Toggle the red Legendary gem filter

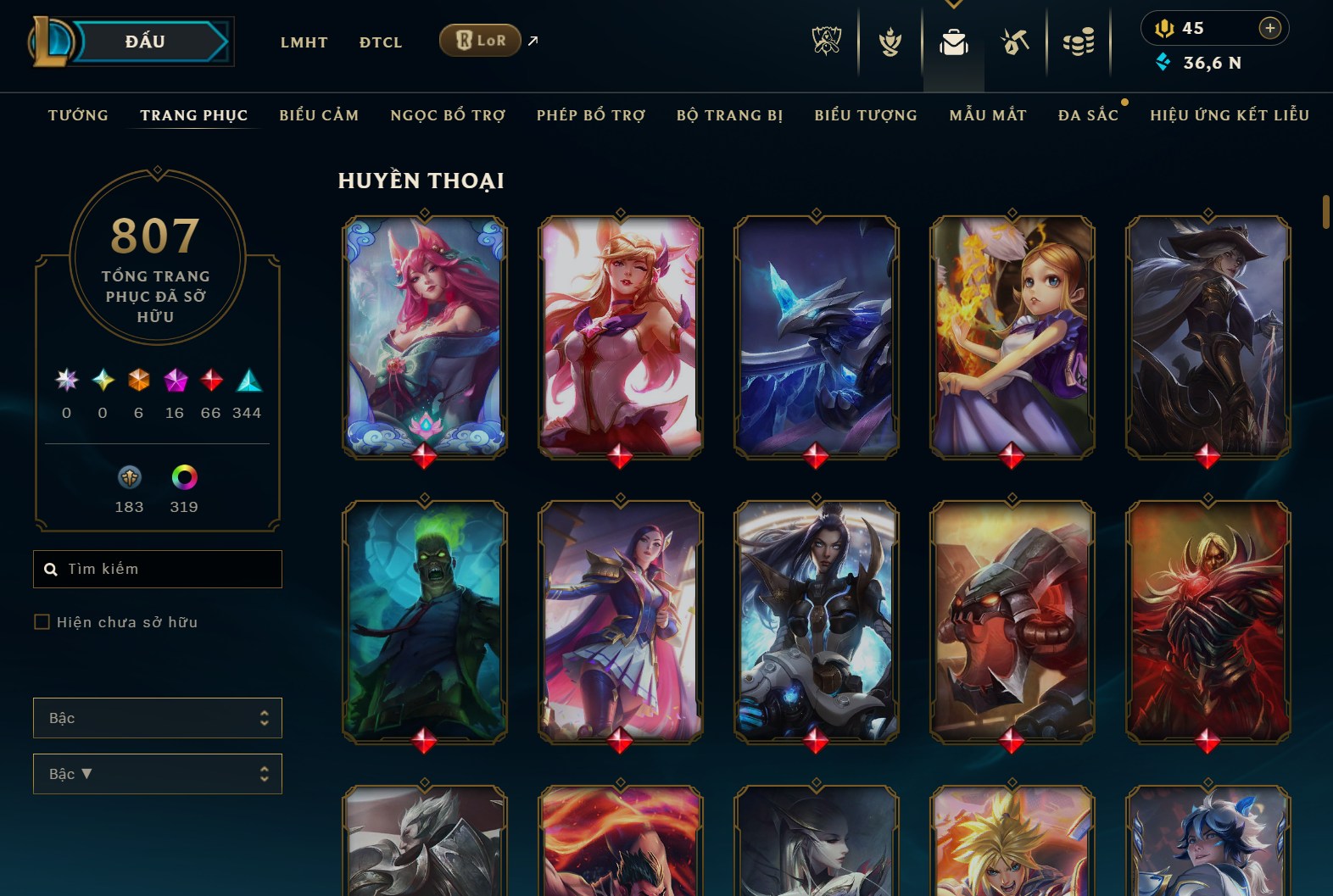210,381
